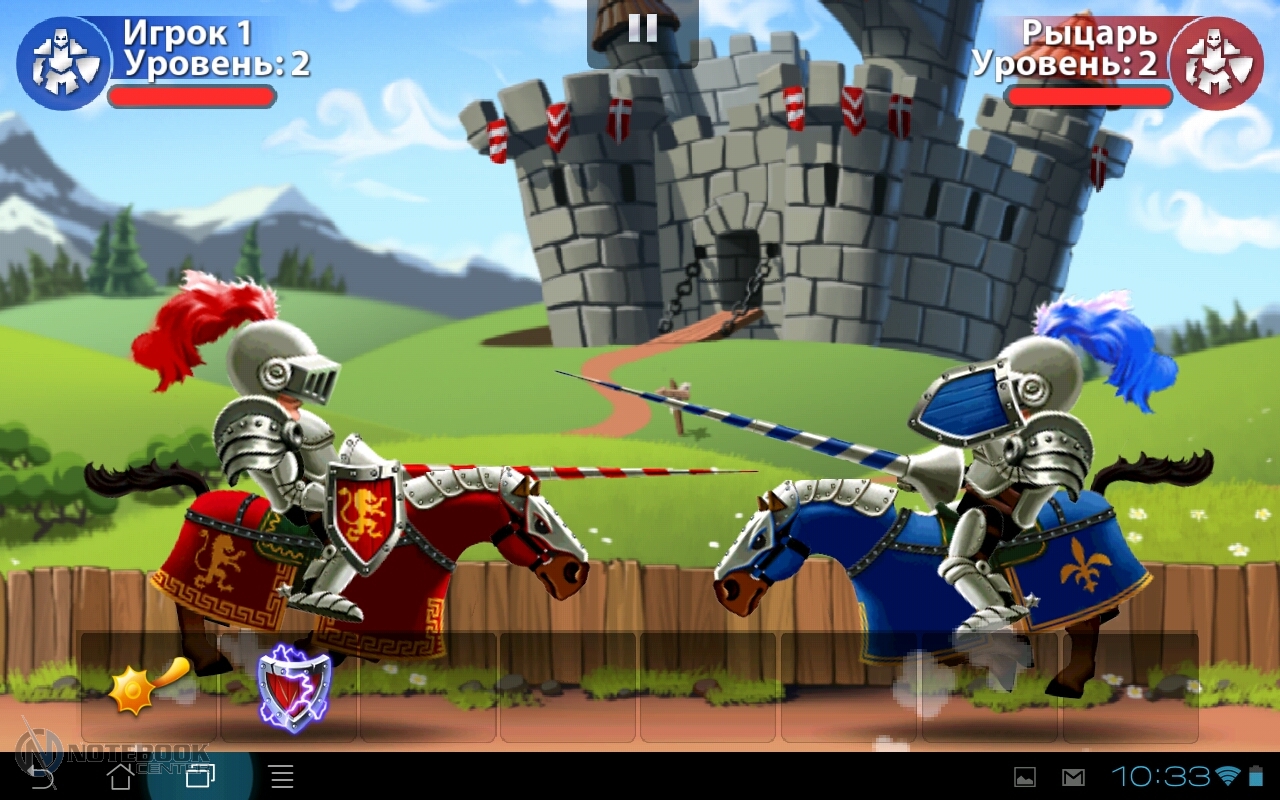Use the spiked mace item slot
This screenshot has height=800, width=1280.
coord(148,686)
